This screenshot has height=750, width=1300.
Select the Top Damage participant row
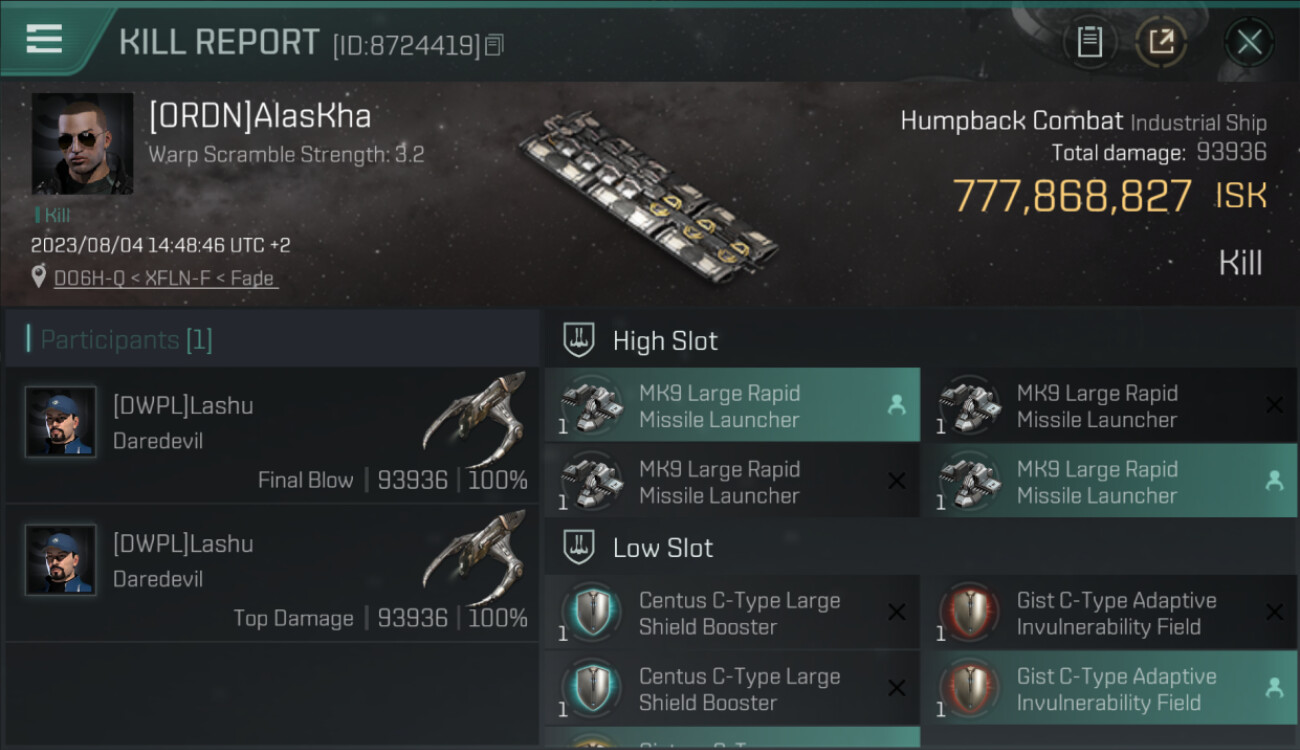272,573
